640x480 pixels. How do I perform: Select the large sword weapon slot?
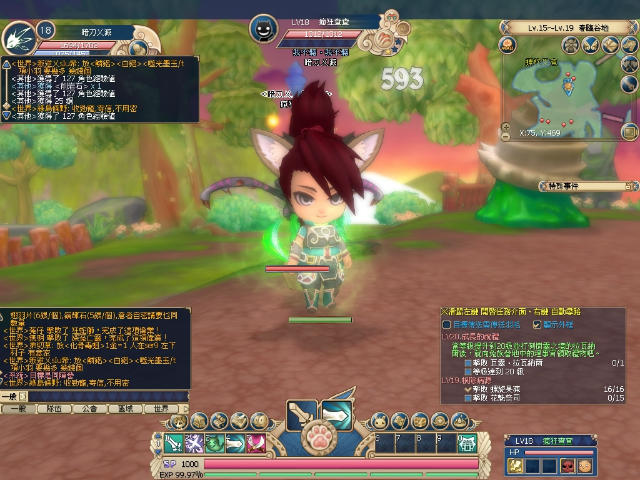(300, 413)
